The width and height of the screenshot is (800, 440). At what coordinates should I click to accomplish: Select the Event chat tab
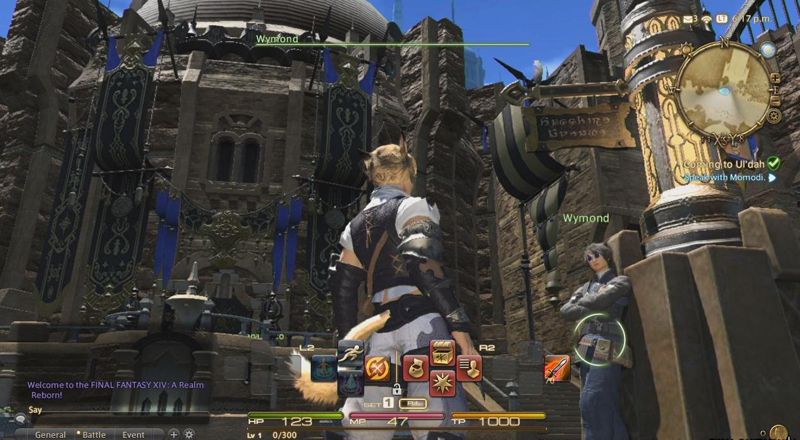[134, 435]
